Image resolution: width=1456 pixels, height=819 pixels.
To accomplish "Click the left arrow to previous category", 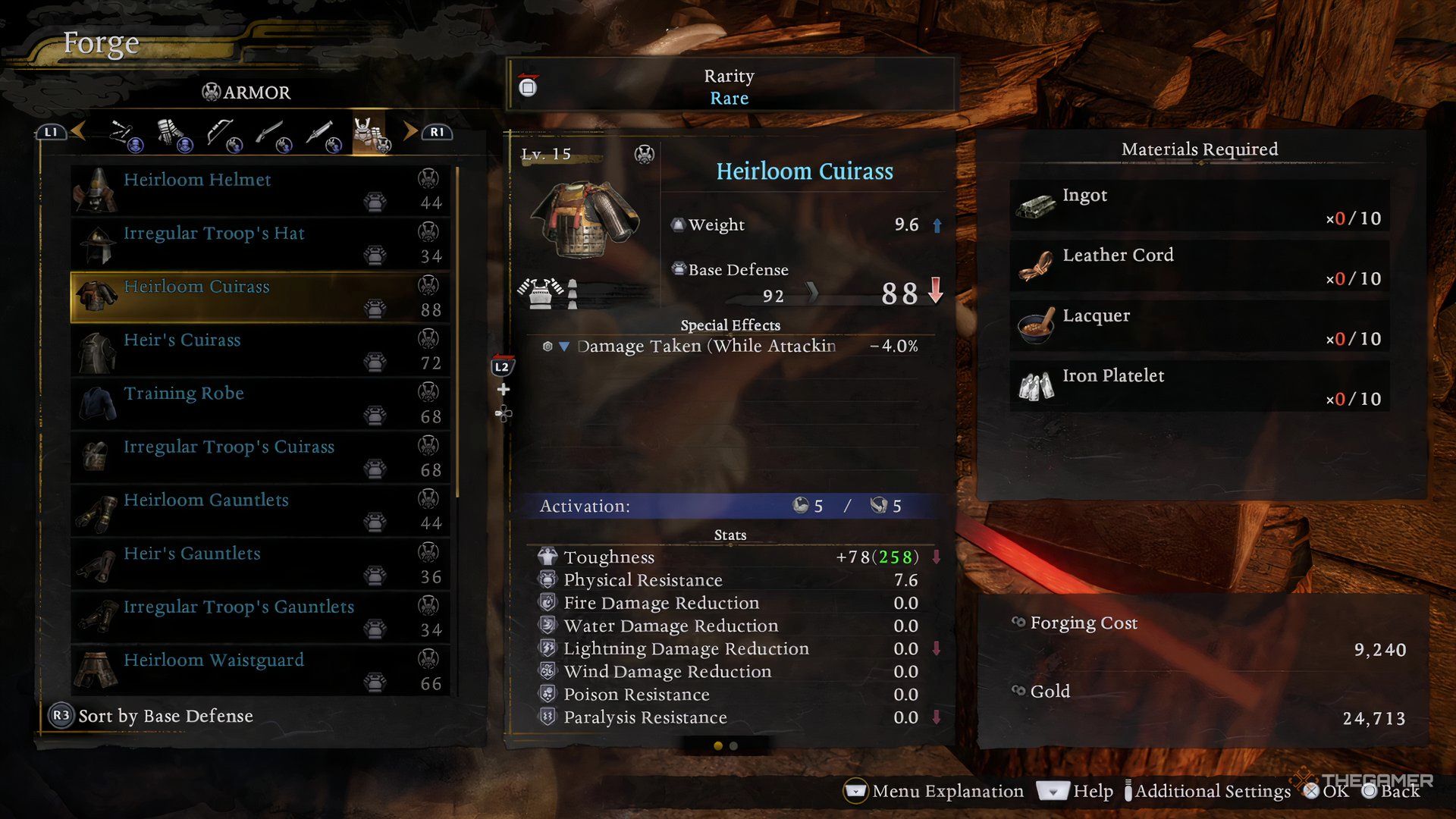I will point(78,131).
